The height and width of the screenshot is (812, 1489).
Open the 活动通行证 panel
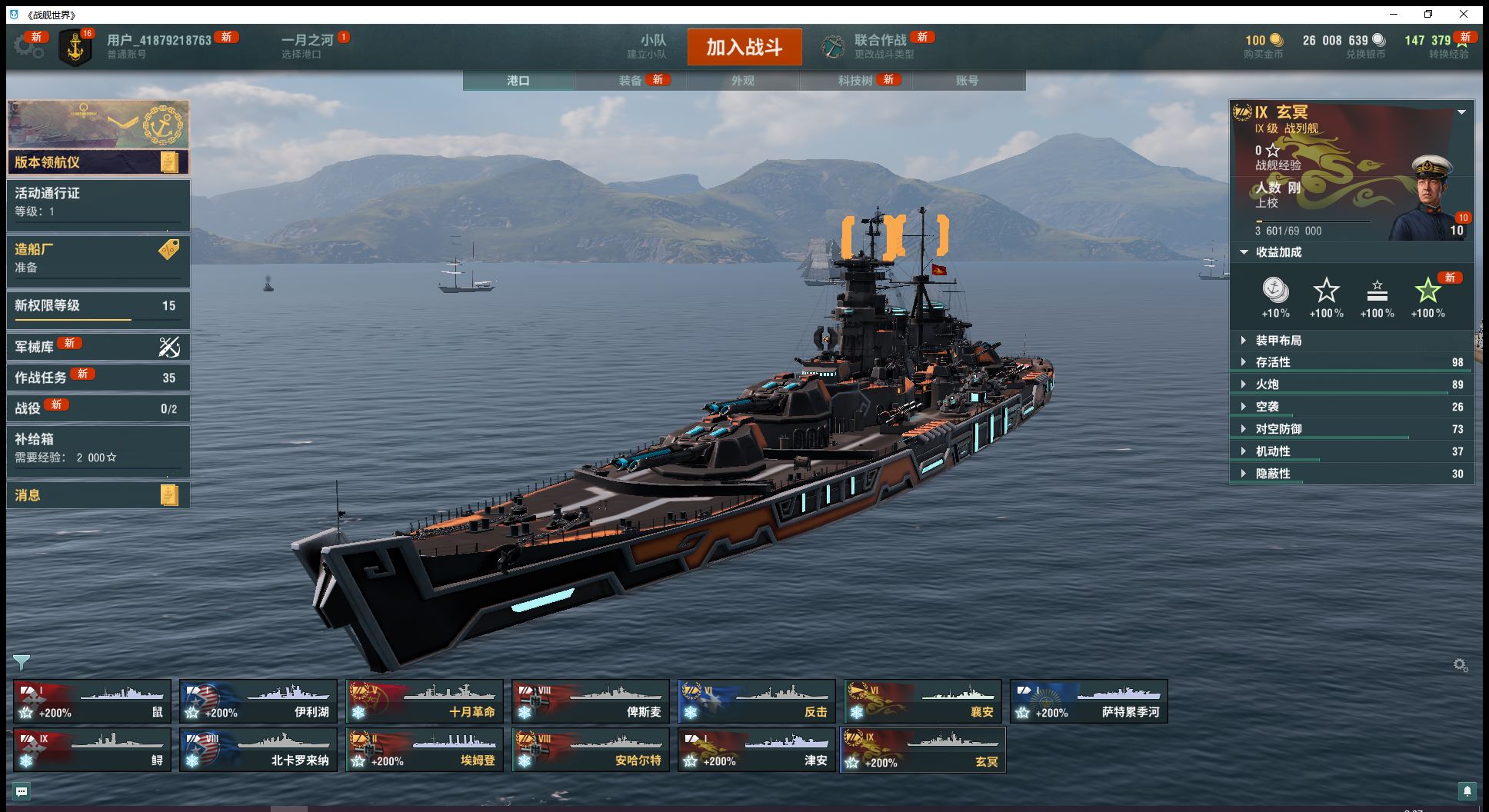pyautogui.click(x=98, y=201)
